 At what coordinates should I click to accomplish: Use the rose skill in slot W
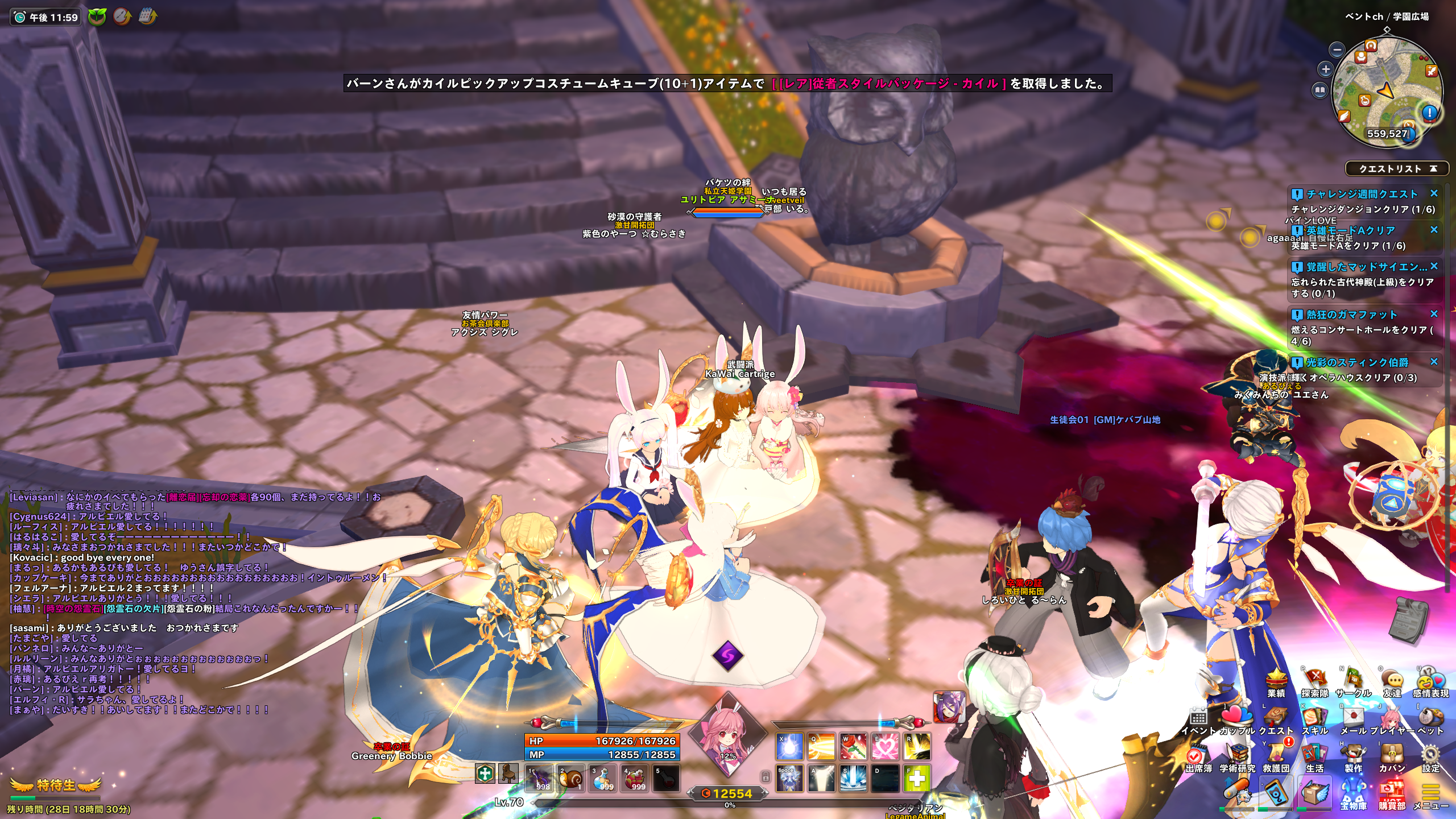tap(853, 746)
